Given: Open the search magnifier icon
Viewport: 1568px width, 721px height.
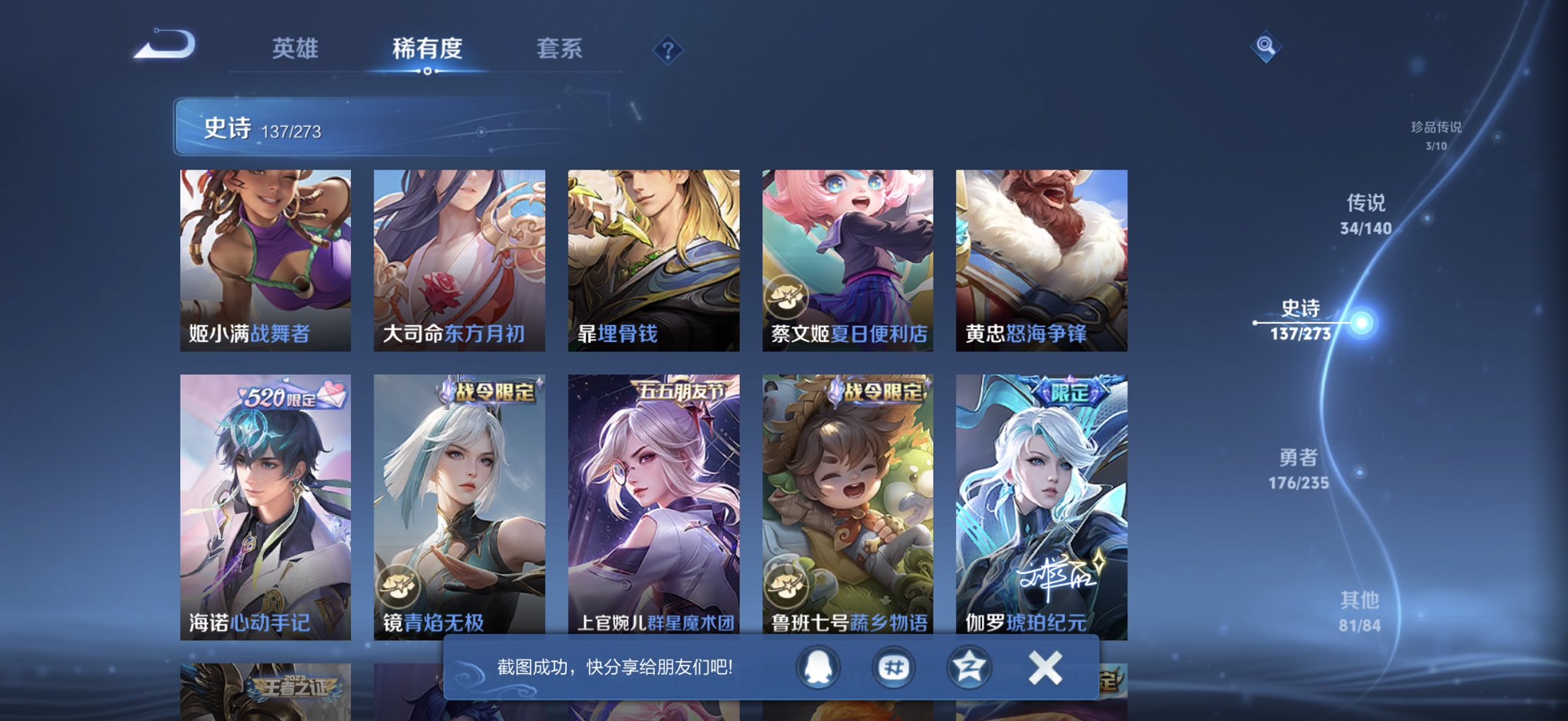Looking at the screenshot, I should pos(1264,46).
